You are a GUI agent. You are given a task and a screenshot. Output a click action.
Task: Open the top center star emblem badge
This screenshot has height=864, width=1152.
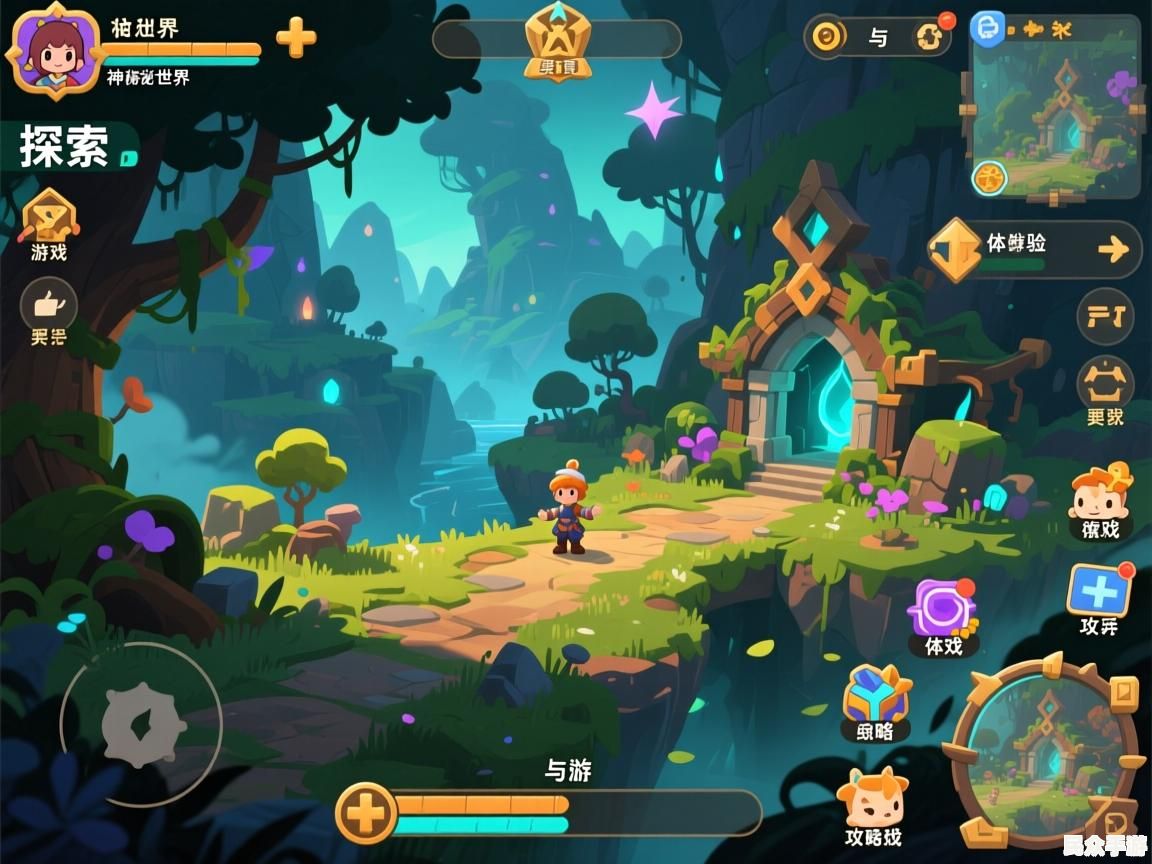[558, 38]
